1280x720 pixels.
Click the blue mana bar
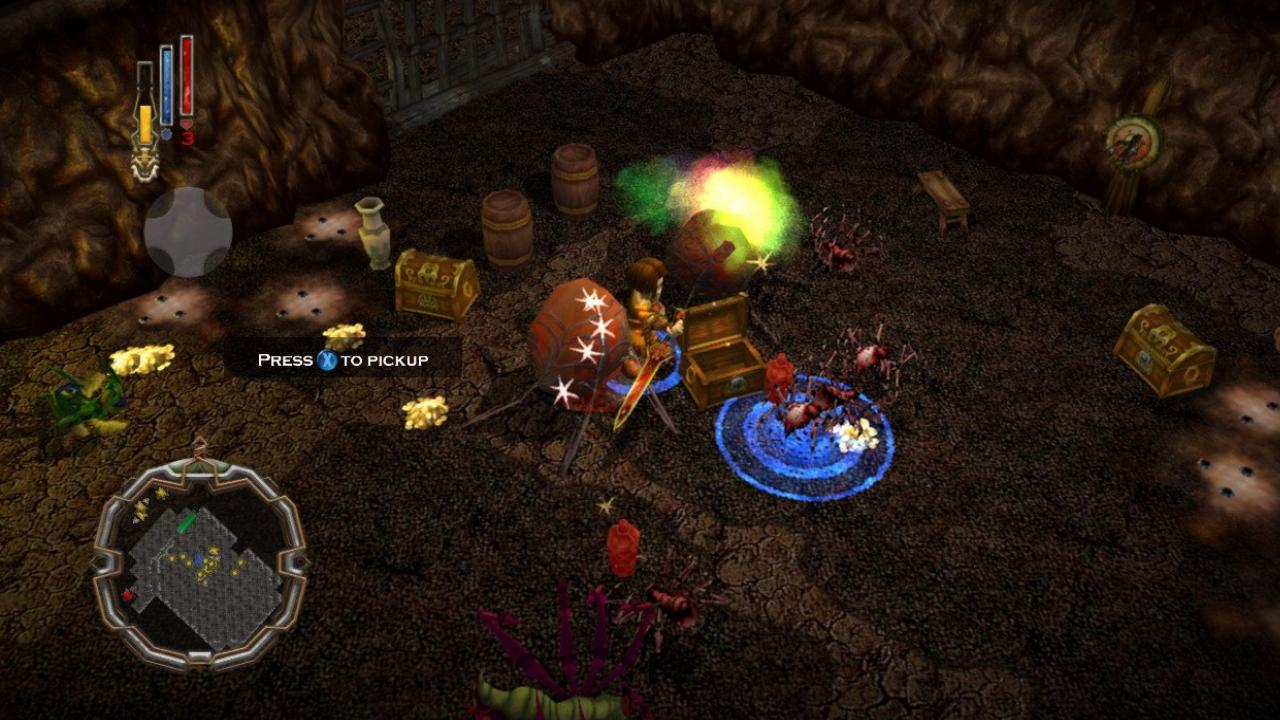[166, 84]
